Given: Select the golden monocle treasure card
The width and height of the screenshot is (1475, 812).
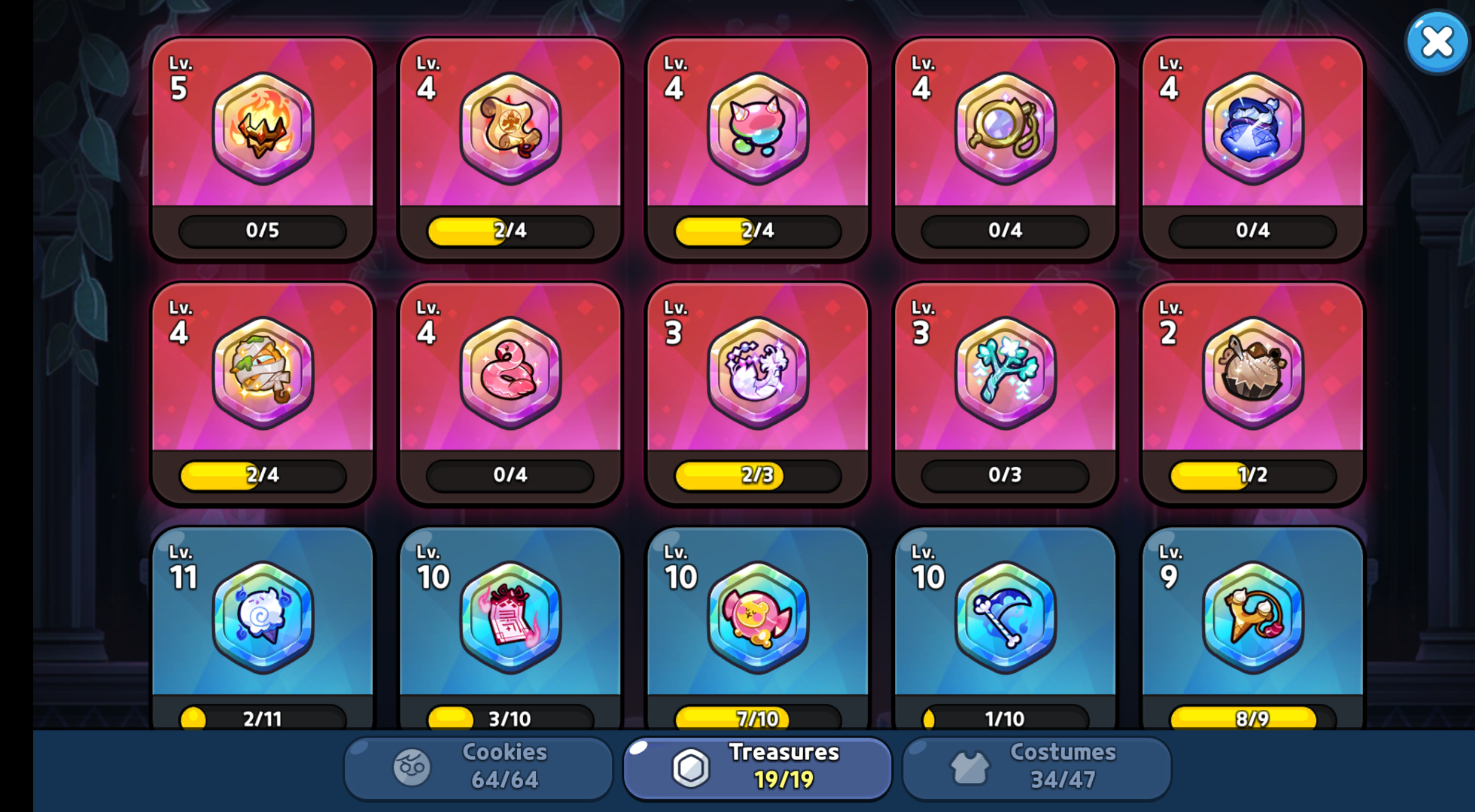Looking at the screenshot, I should coord(1005,148).
